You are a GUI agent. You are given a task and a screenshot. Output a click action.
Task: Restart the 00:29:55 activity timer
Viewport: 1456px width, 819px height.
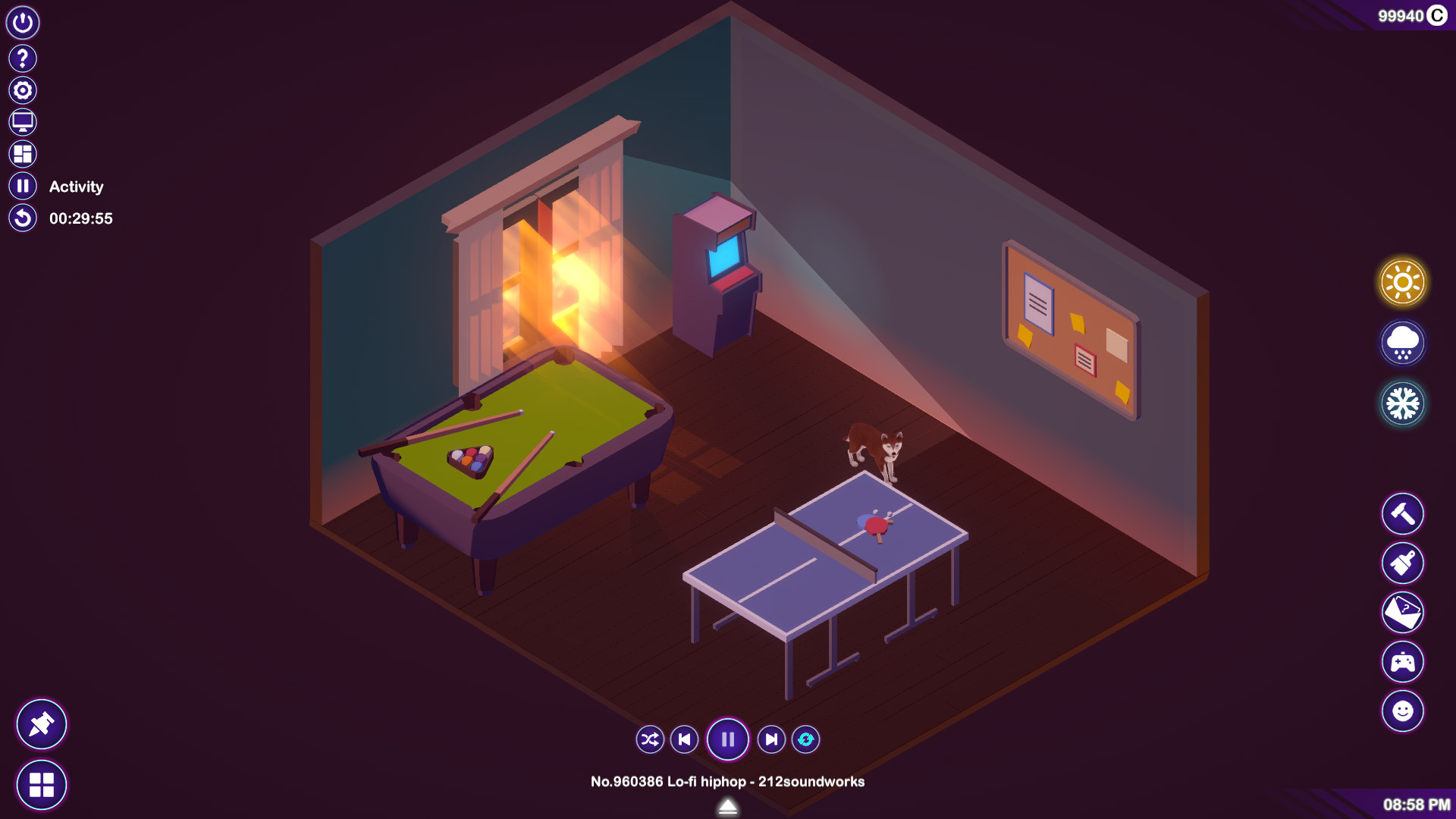pos(22,218)
